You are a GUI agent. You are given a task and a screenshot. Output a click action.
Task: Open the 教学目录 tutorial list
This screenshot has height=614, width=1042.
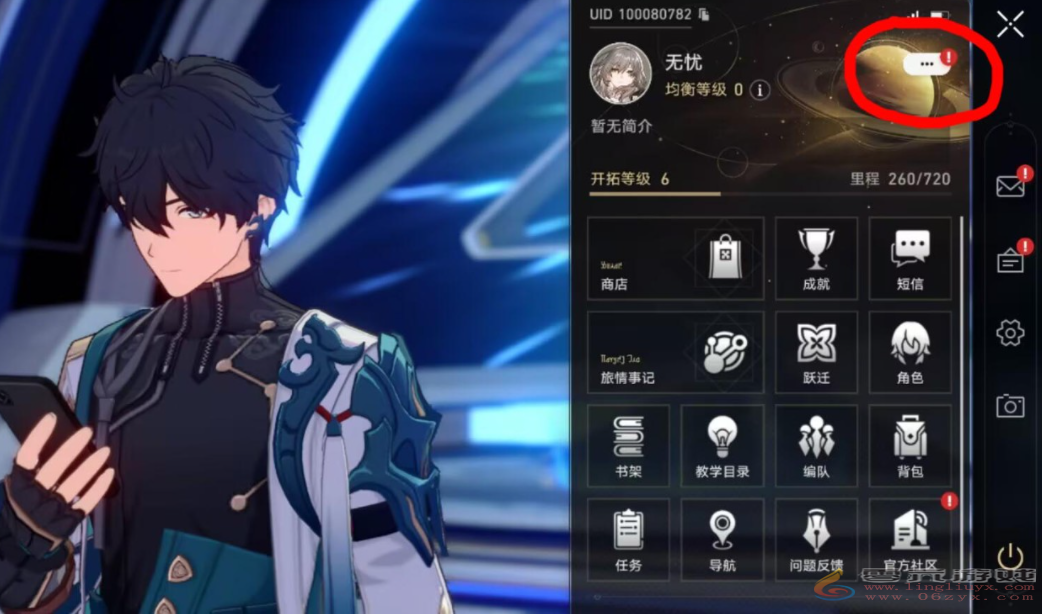(x=722, y=446)
